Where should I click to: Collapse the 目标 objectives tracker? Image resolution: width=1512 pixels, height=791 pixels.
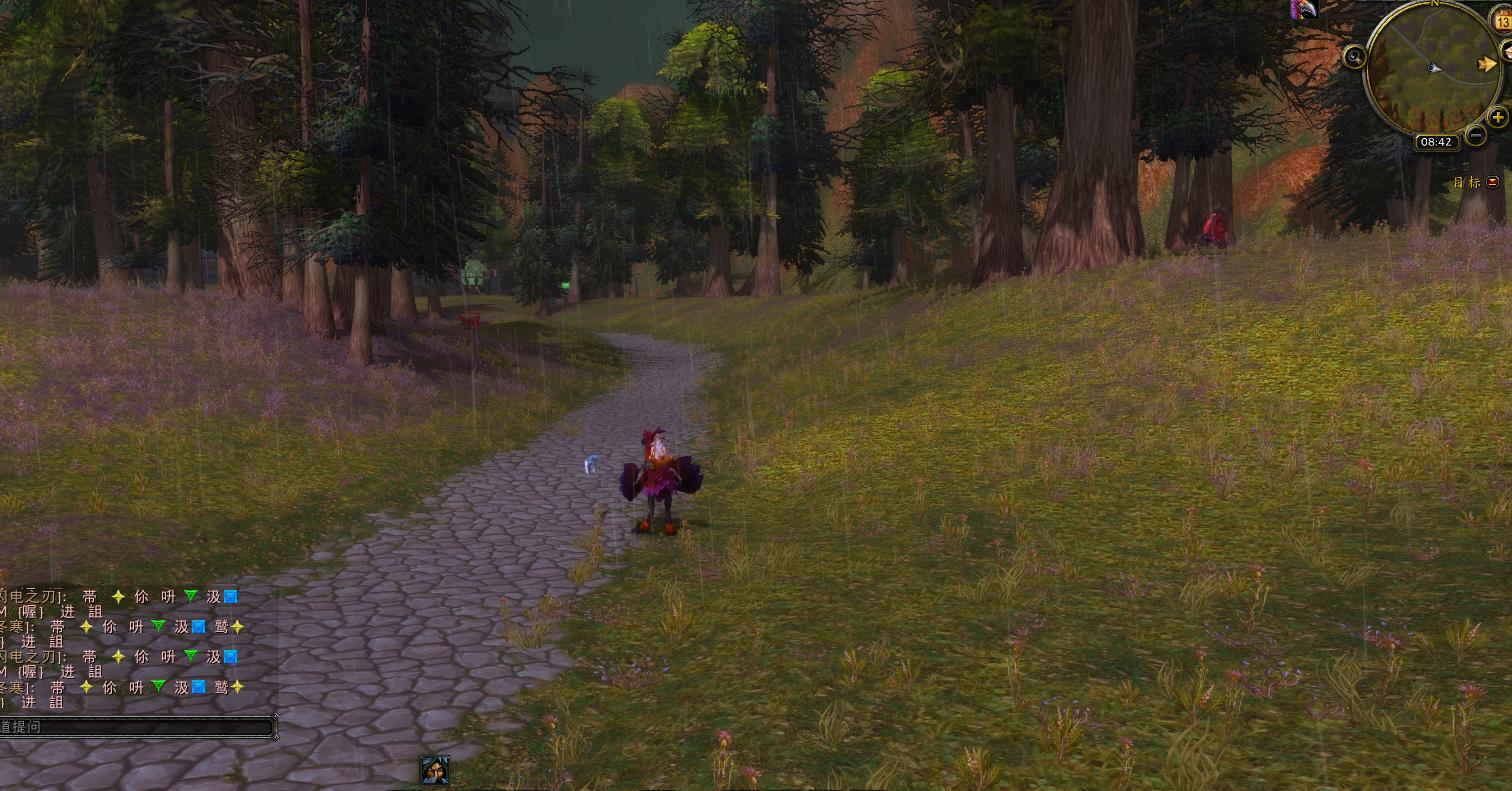click(1493, 182)
